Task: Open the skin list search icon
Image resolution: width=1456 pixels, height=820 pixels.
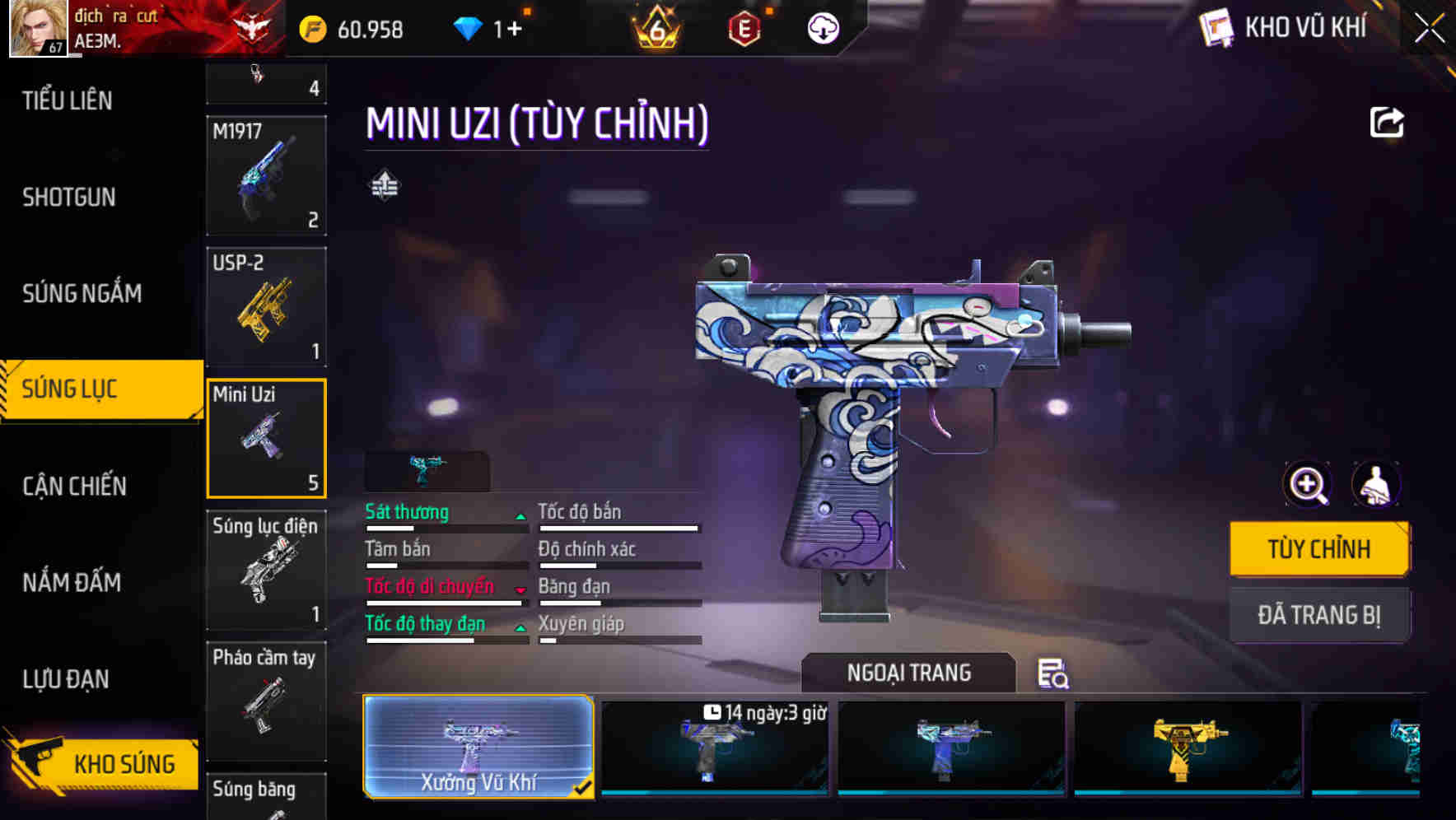Action: point(1052,673)
